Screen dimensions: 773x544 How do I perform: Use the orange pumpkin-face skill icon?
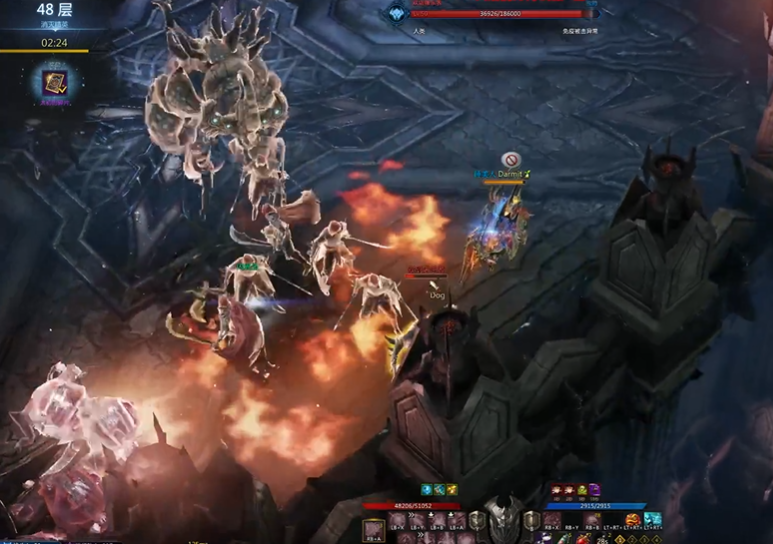pos(633,520)
